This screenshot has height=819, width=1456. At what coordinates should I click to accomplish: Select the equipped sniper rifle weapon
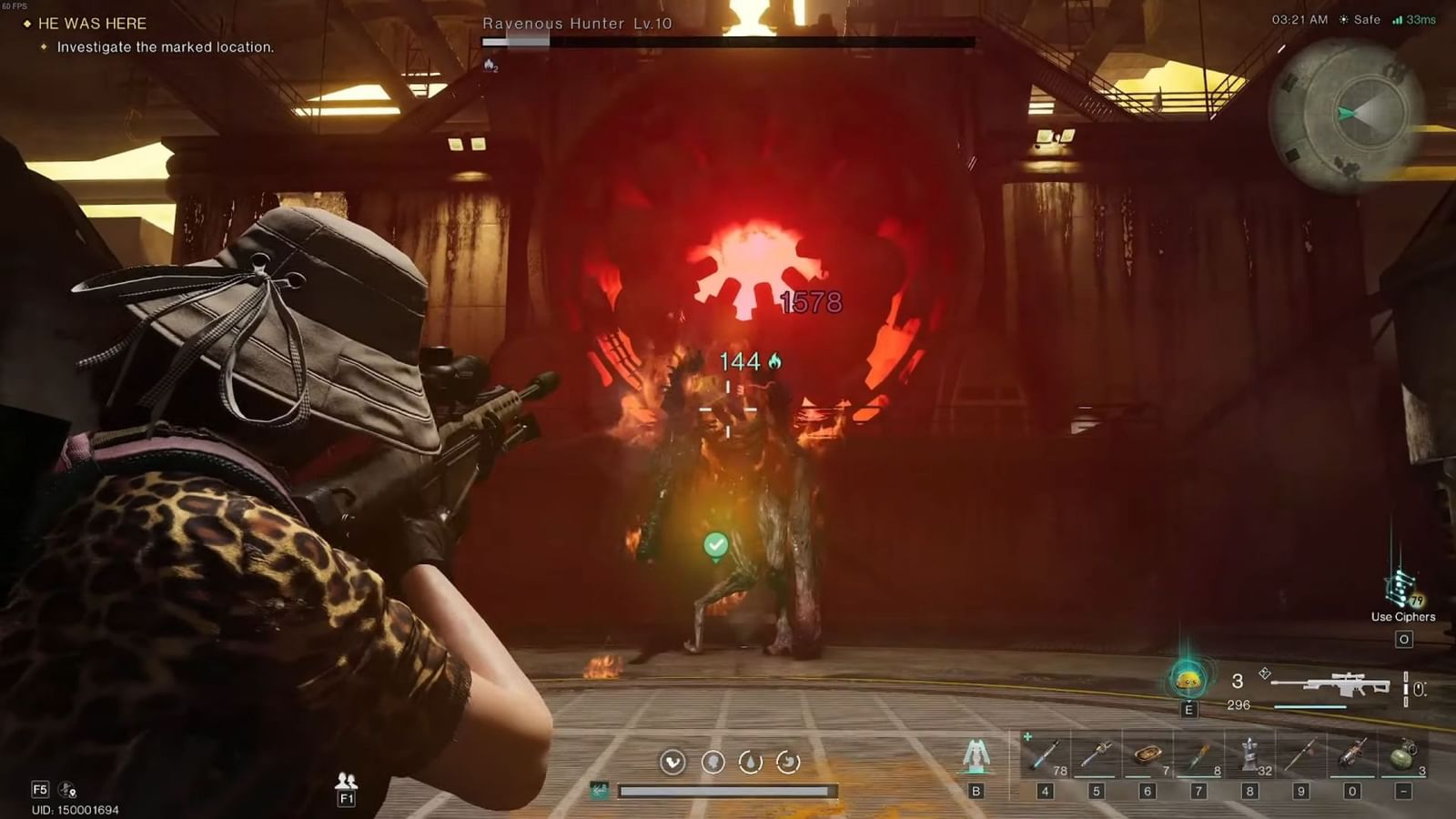[1330, 686]
